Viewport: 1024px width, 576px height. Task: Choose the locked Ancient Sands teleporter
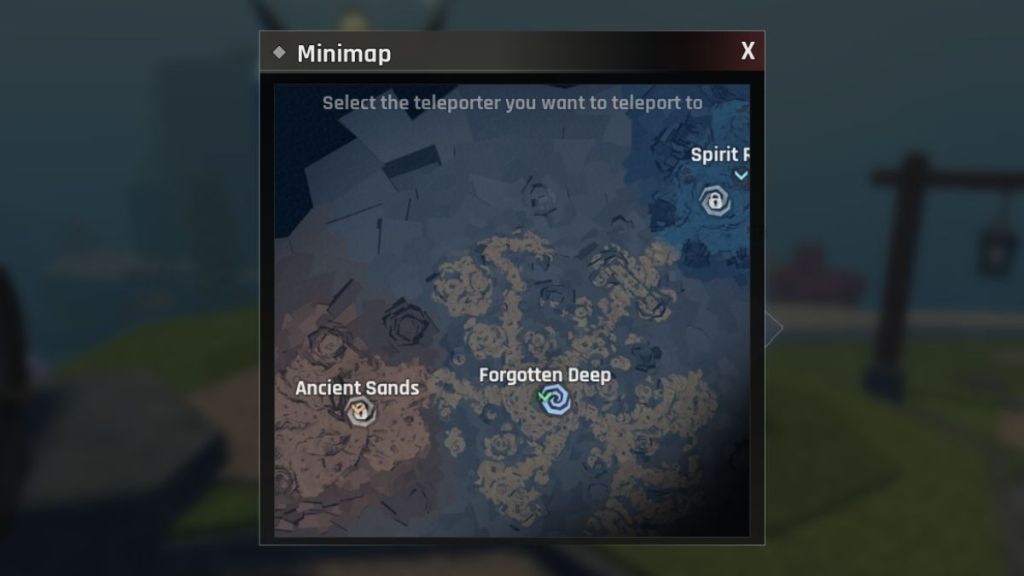[359, 410]
